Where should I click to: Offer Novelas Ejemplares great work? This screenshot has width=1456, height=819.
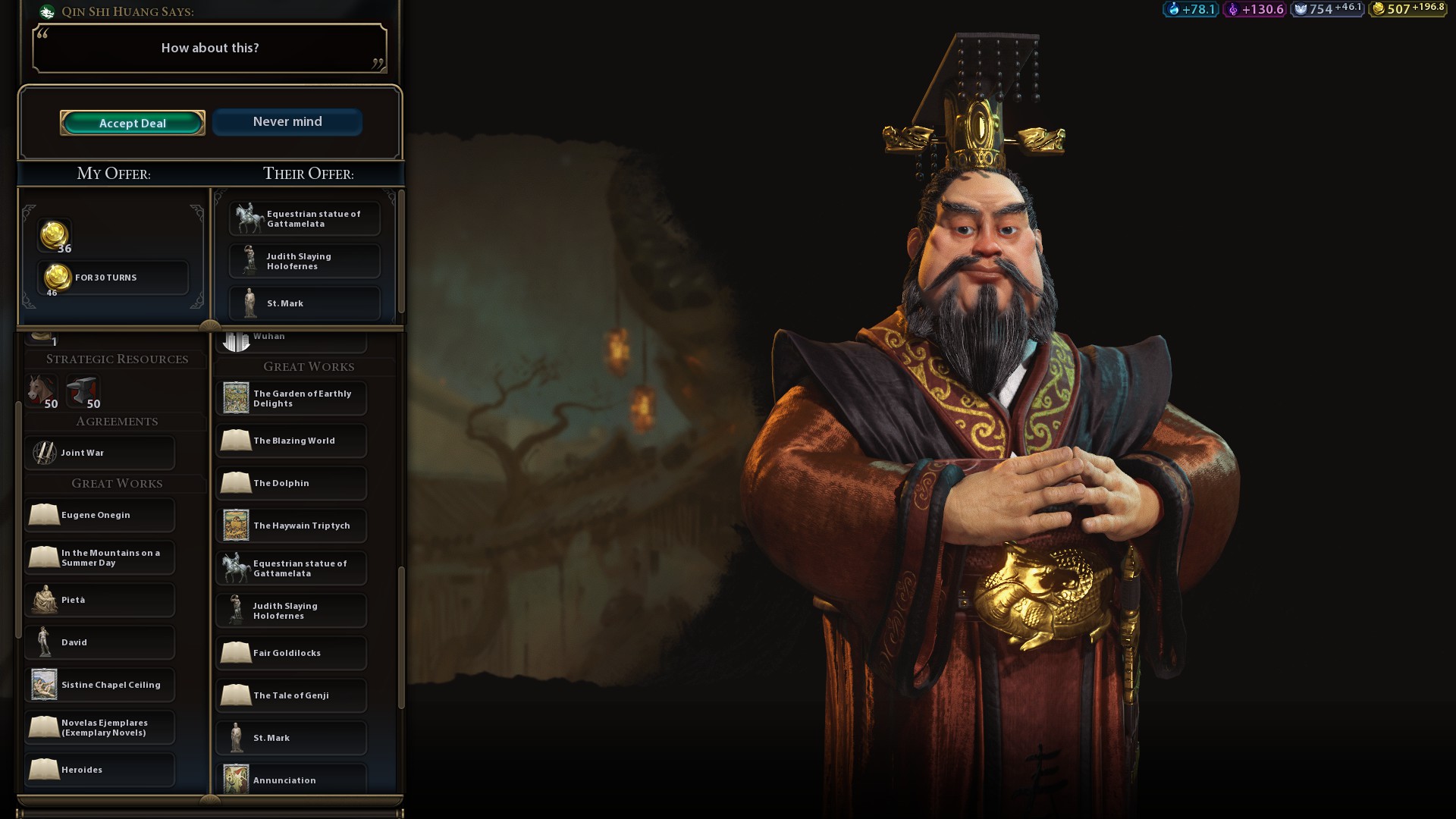100,727
